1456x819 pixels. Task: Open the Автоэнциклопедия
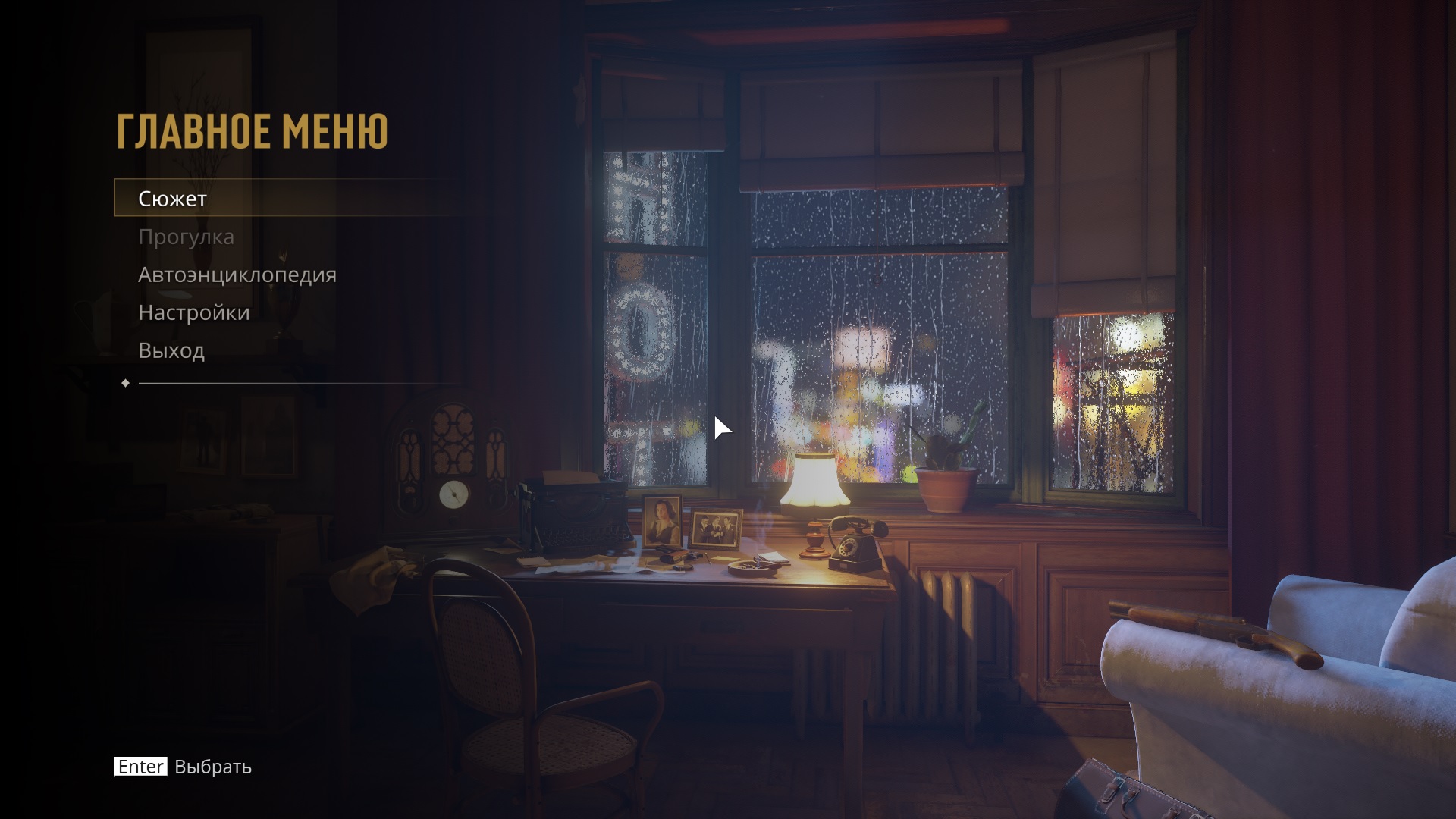click(x=237, y=275)
